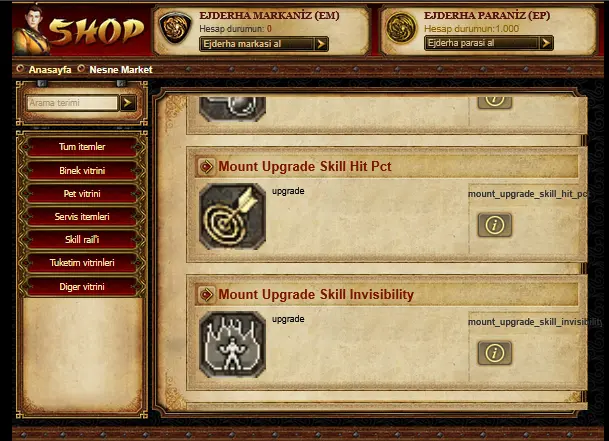
Task: Submit search with the arrow button
Action: 128,103
